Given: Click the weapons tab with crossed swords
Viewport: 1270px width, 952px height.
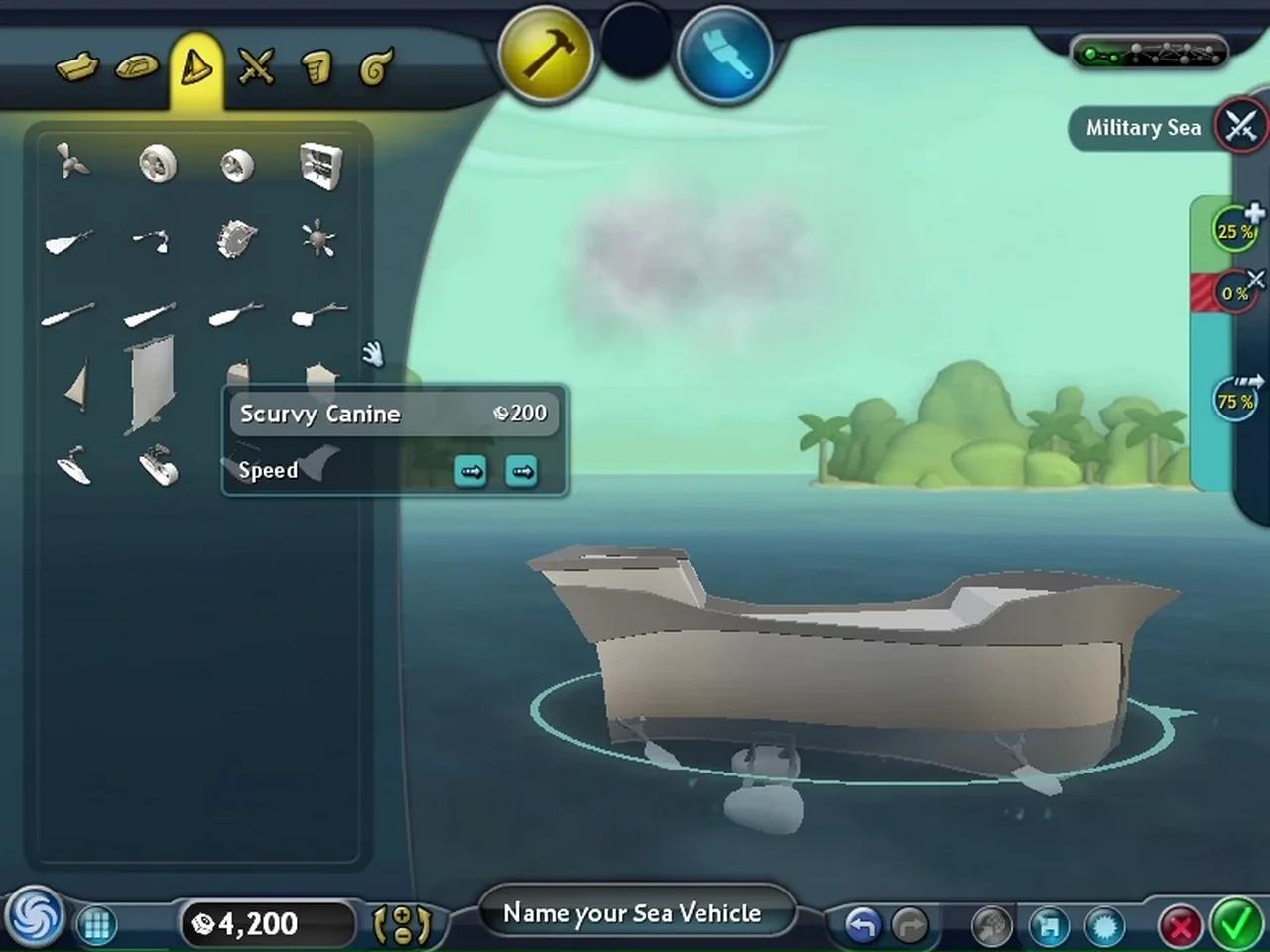Looking at the screenshot, I should (256, 67).
